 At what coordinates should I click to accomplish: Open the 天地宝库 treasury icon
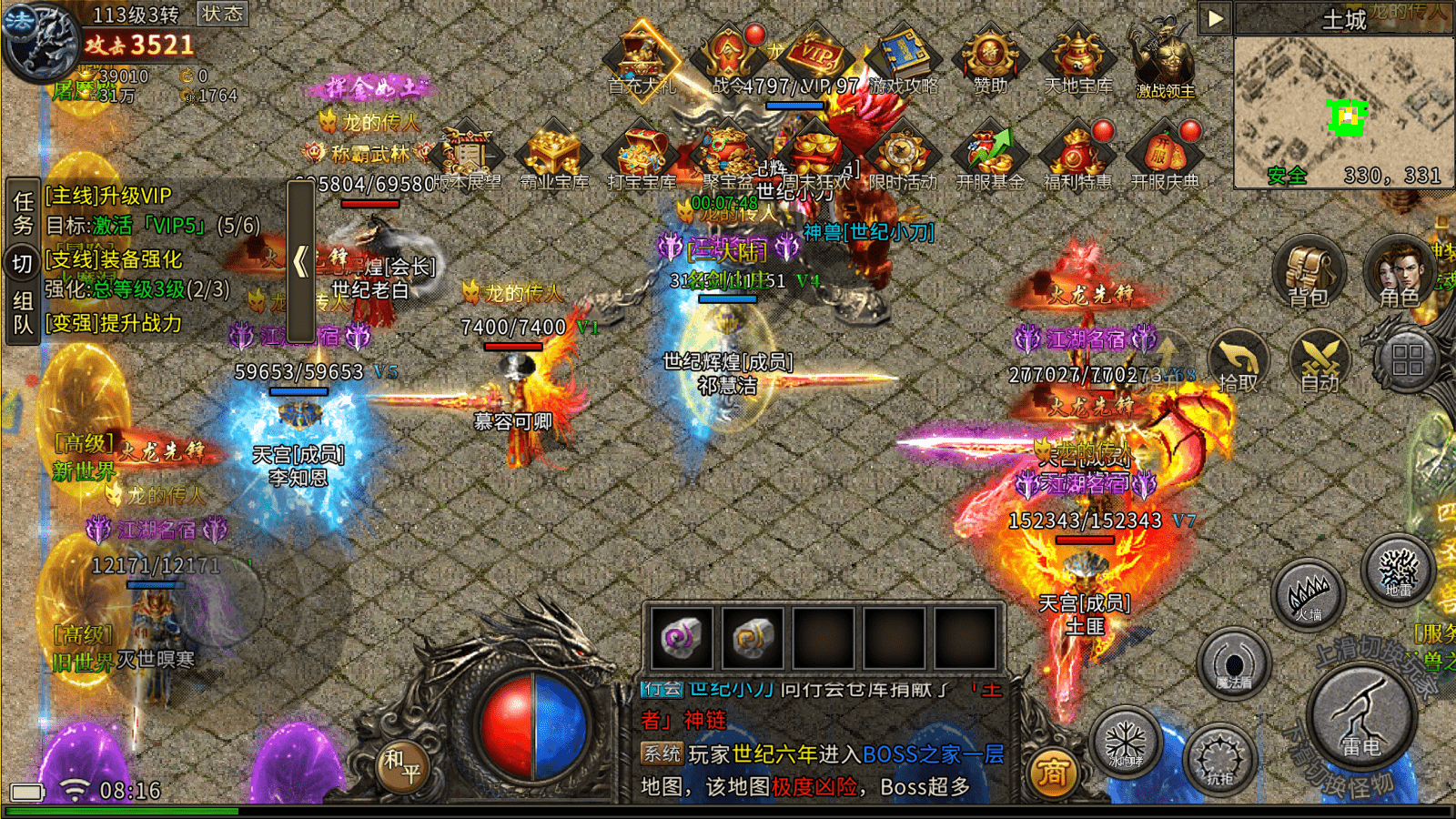[x=1078, y=60]
